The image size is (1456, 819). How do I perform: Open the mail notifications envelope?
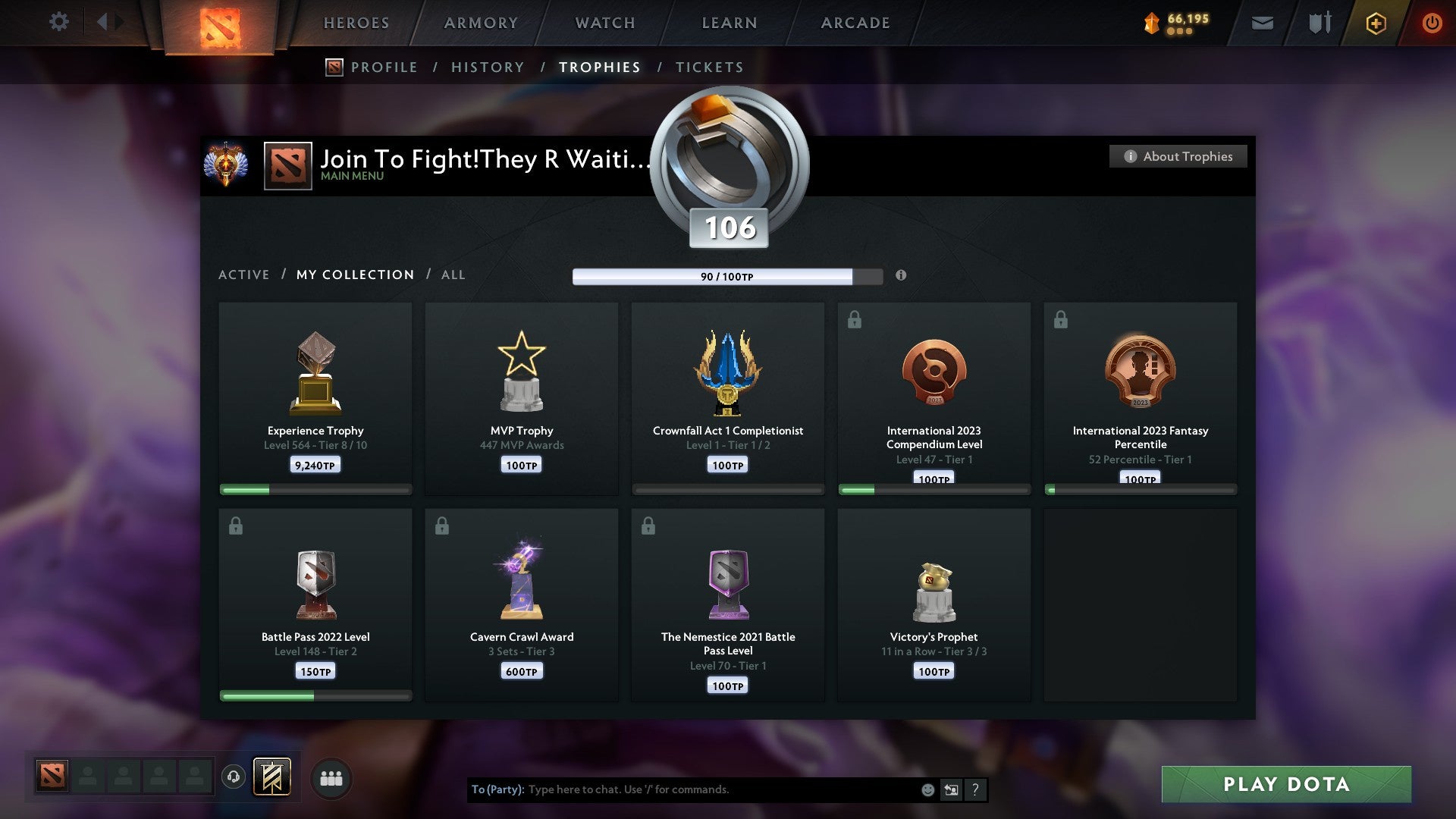click(1262, 24)
